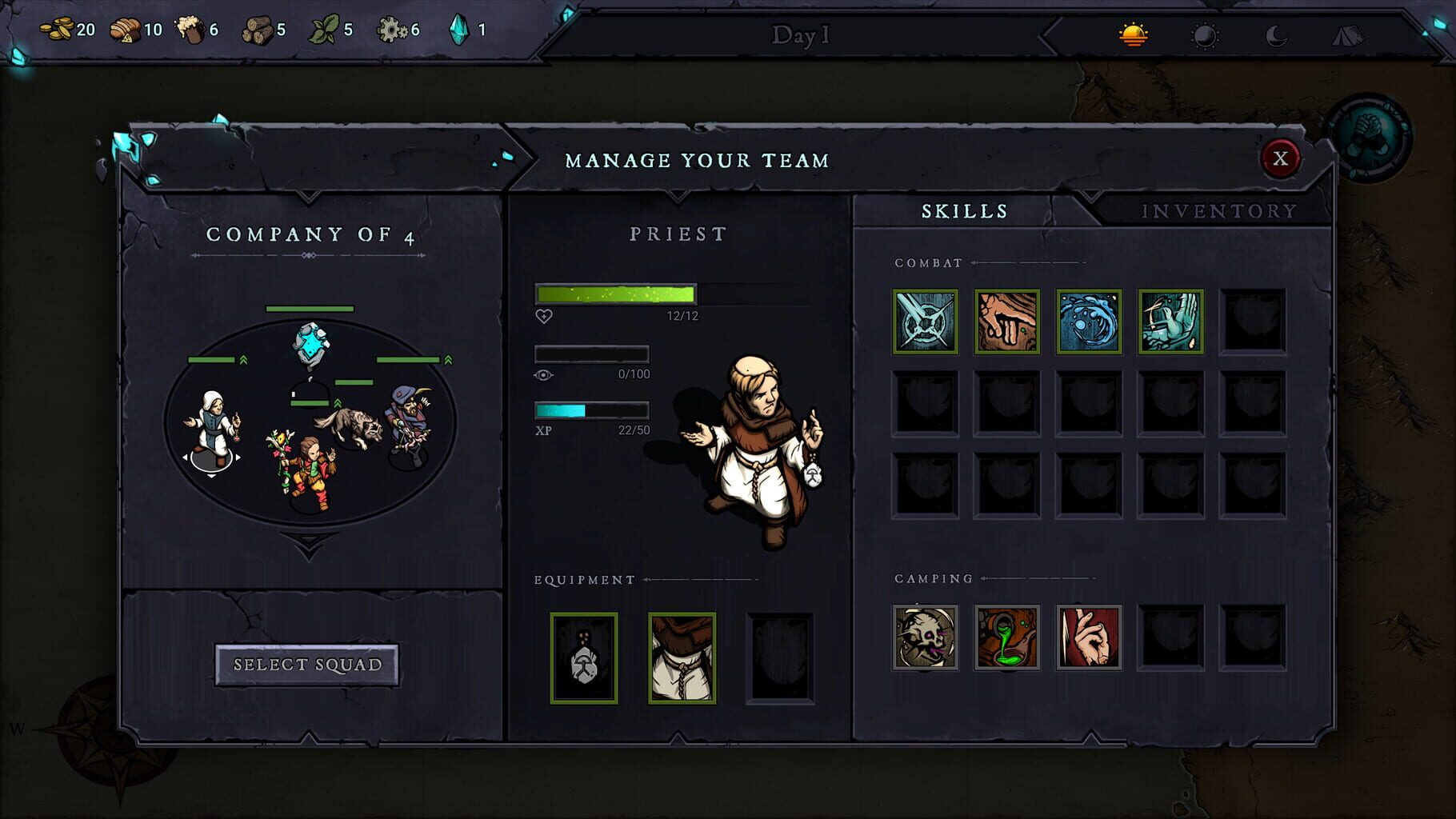Select the skull camping skill icon
Image resolution: width=1456 pixels, height=819 pixels.
pos(926,637)
